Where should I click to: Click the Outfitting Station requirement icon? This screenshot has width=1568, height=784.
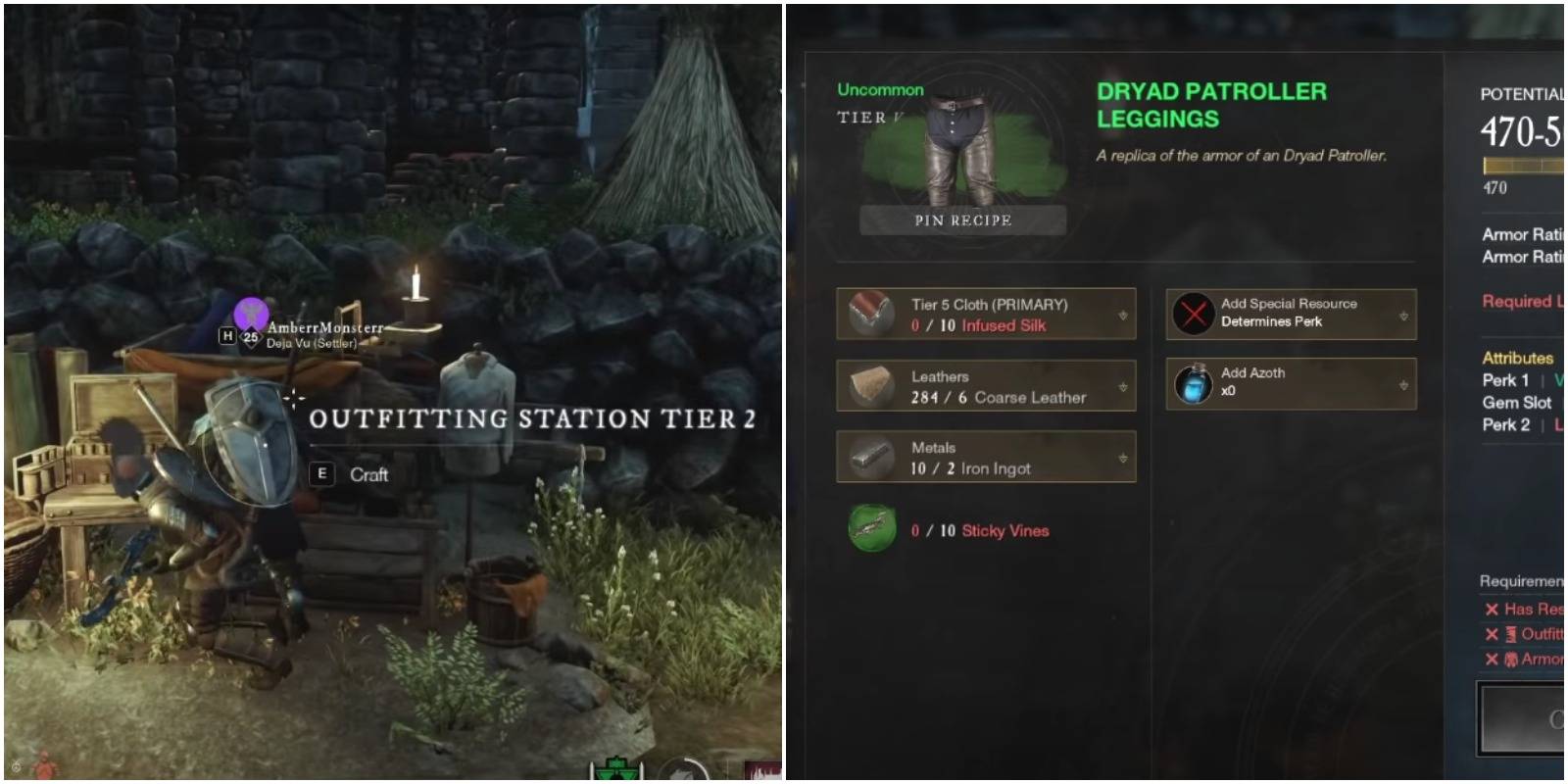[x=1511, y=634]
